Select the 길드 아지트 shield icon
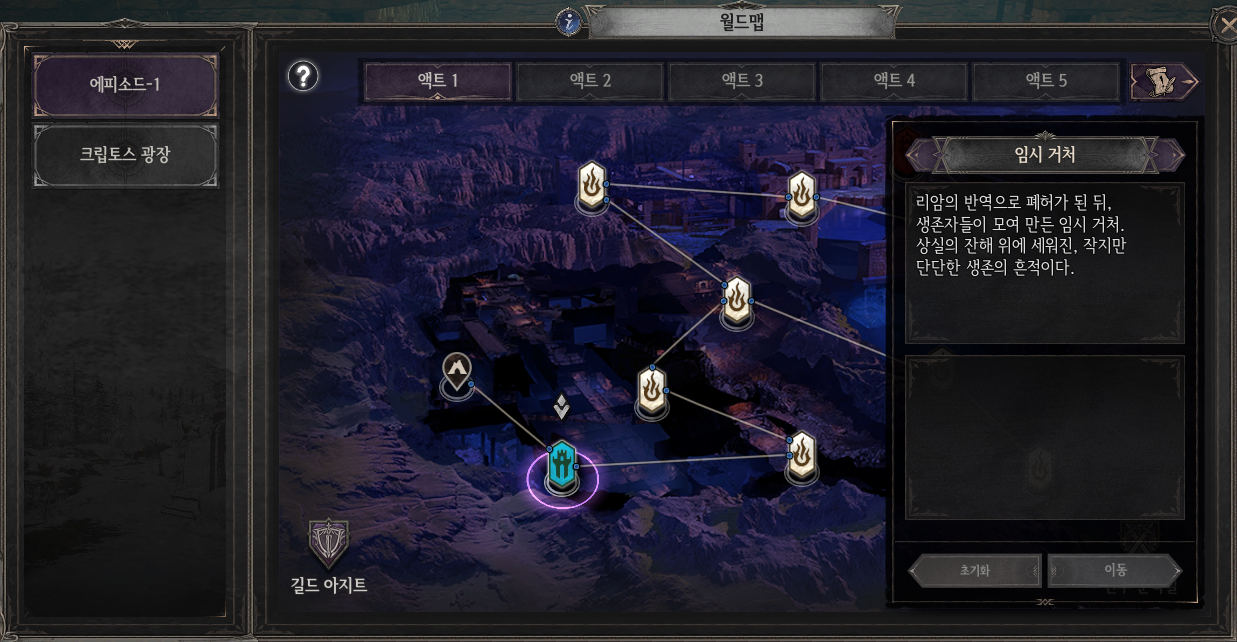Viewport: 1237px width, 642px height. point(328,544)
